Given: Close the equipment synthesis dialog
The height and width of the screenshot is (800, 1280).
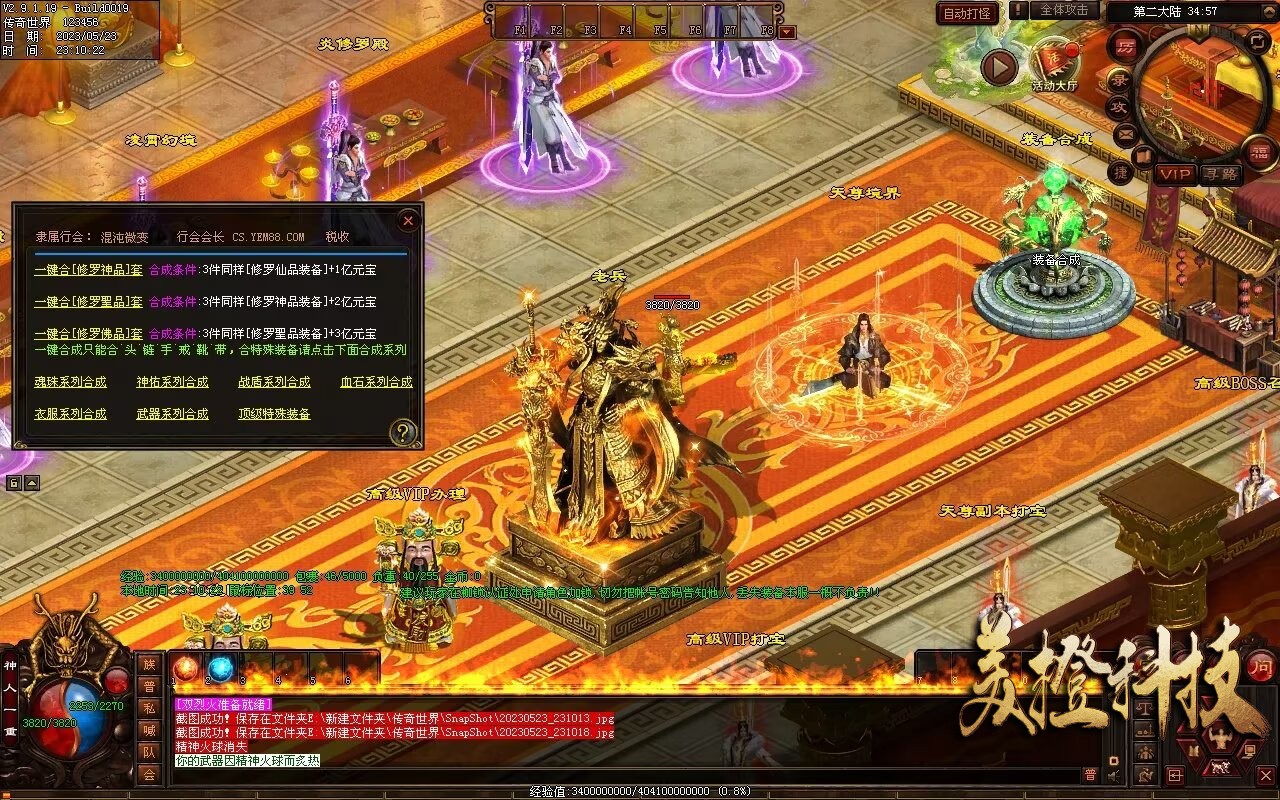Looking at the screenshot, I should pos(407,220).
